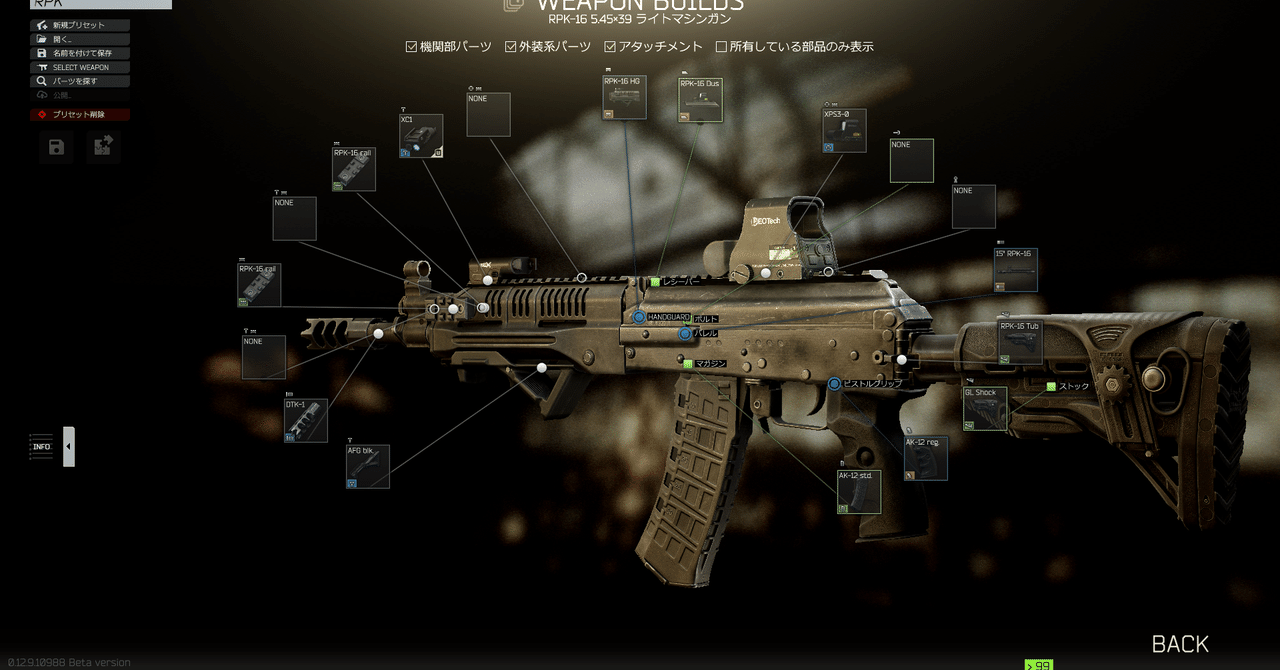Open a preset with 開く...

point(80,39)
